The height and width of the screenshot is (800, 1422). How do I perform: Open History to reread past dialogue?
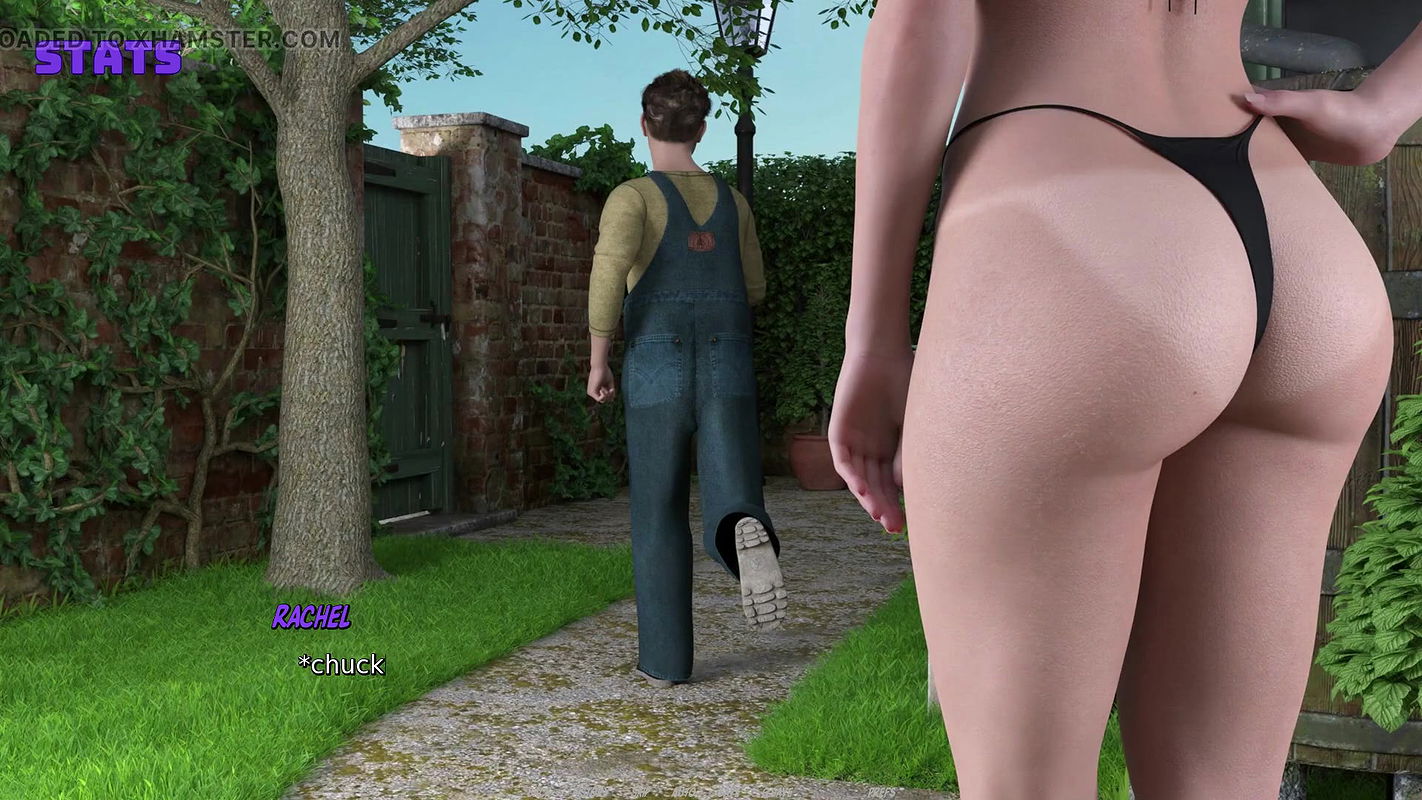(593, 792)
